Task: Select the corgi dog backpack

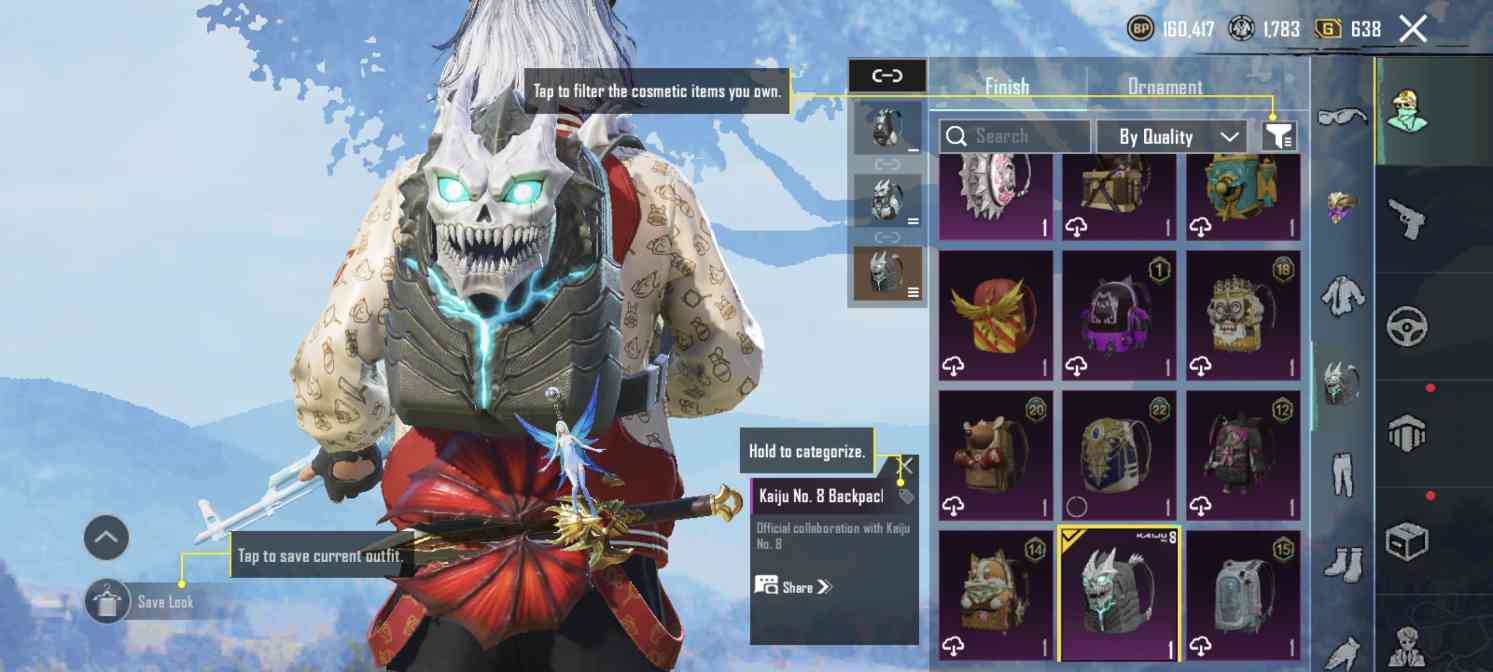Action: (995, 594)
